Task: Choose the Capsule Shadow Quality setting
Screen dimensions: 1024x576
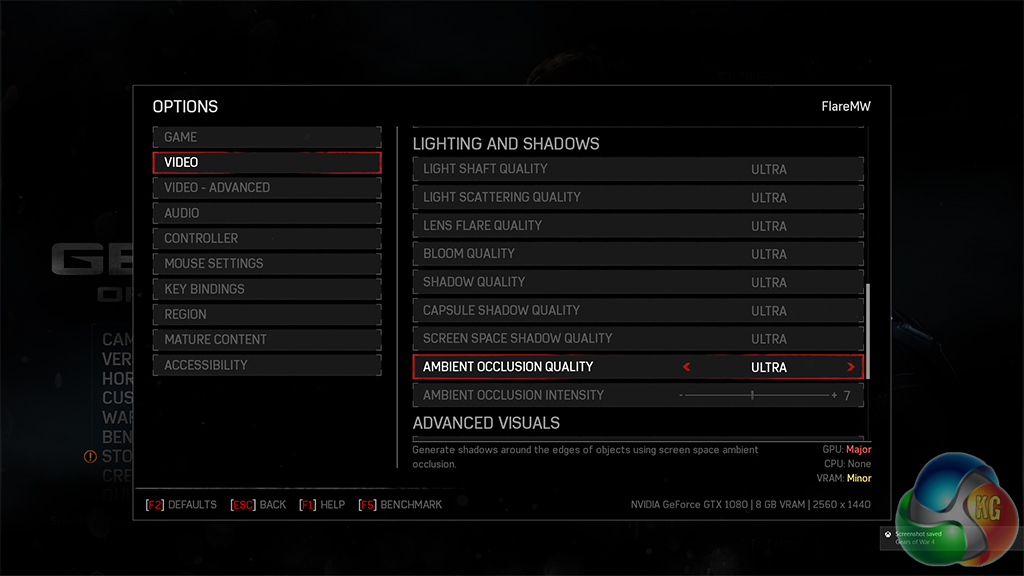Action: [637, 310]
